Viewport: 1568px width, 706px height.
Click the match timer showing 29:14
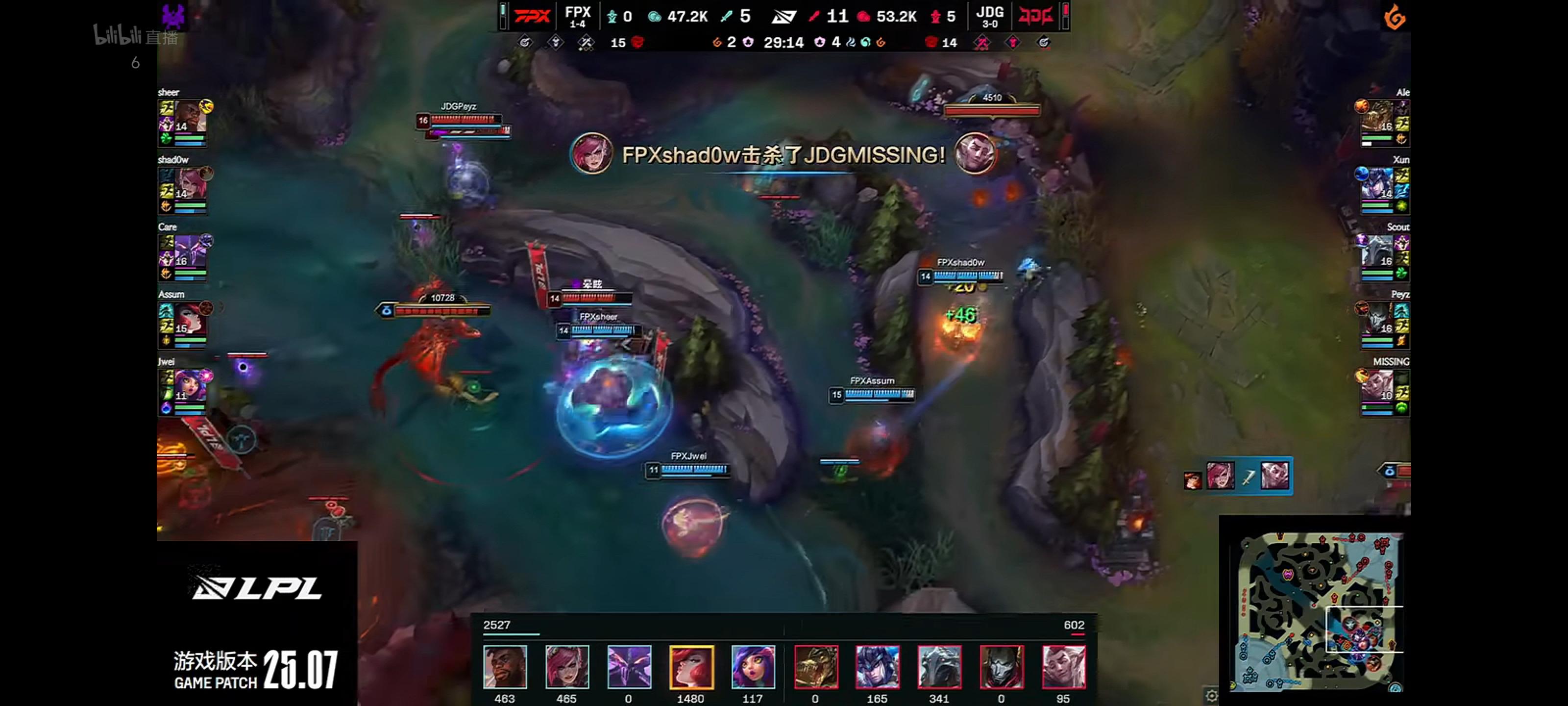[785, 43]
